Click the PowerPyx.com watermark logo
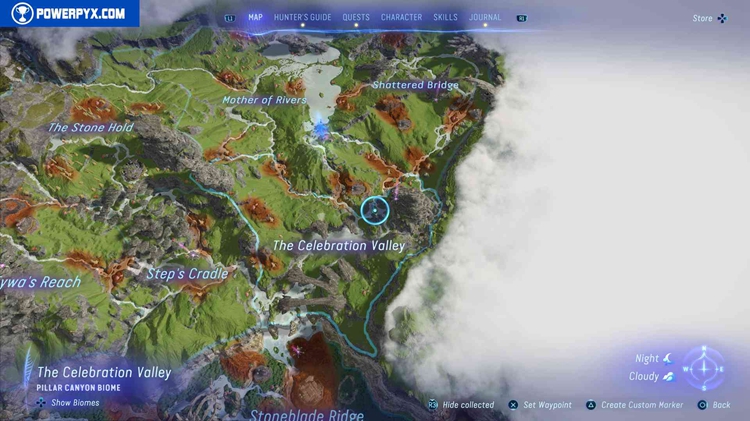750x421 pixels. pyautogui.click(x=69, y=14)
